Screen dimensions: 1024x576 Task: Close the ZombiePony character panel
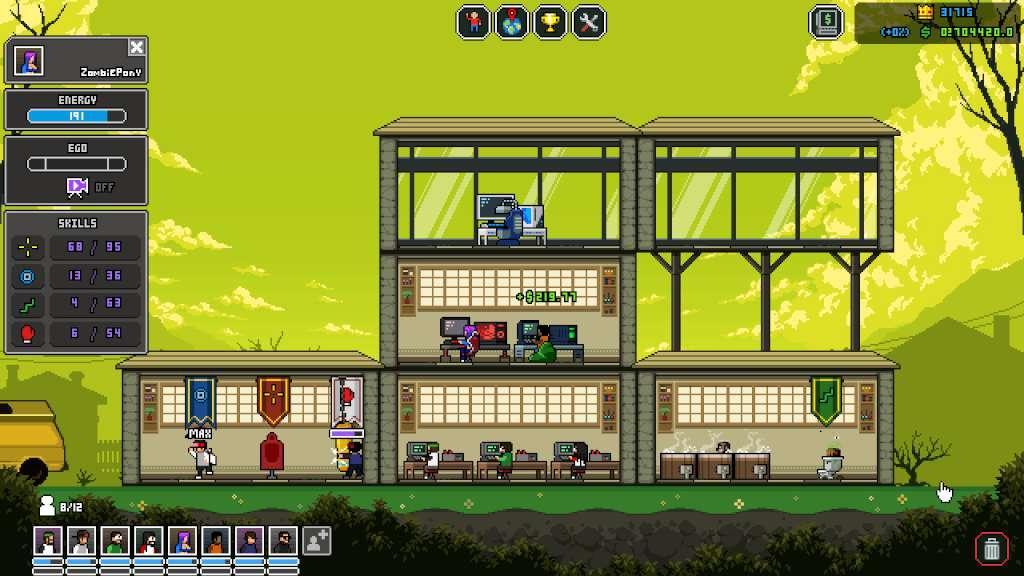[137, 47]
